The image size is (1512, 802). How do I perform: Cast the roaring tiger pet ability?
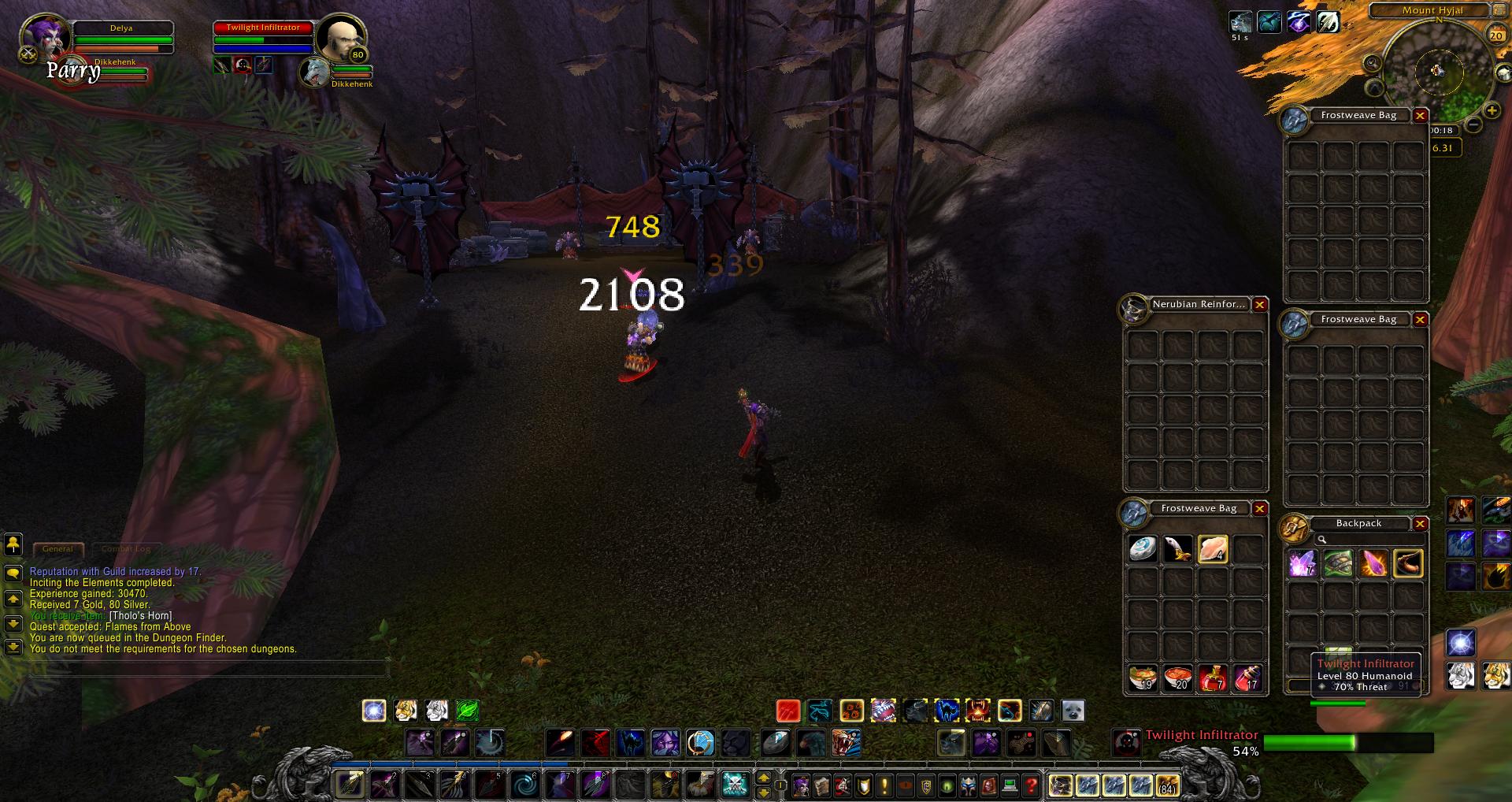tap(847, 742)
